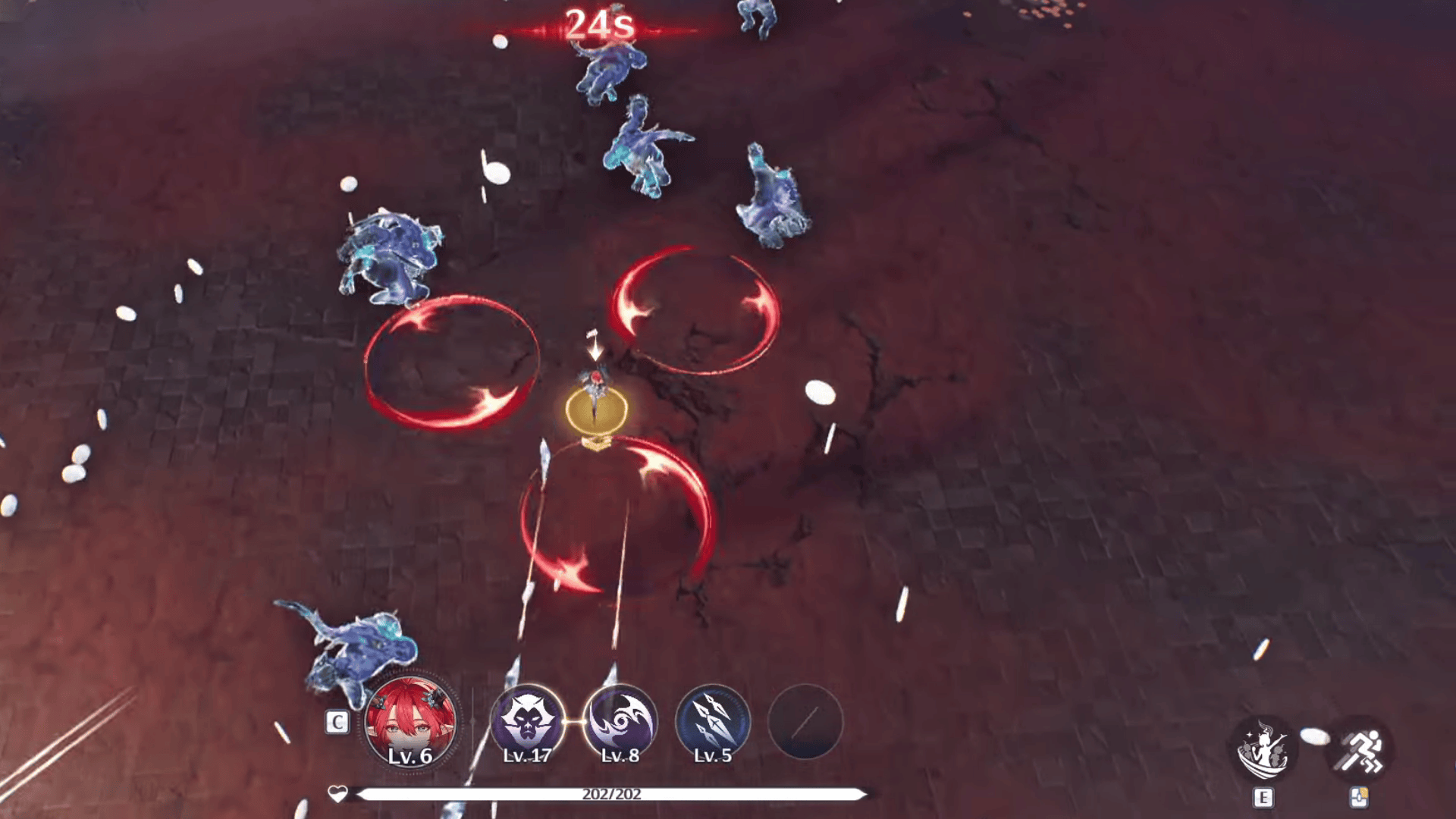1456x819 pixels.
Task: Click the demon mask skill at Lv. 17
Action: (x=527, y=723)
